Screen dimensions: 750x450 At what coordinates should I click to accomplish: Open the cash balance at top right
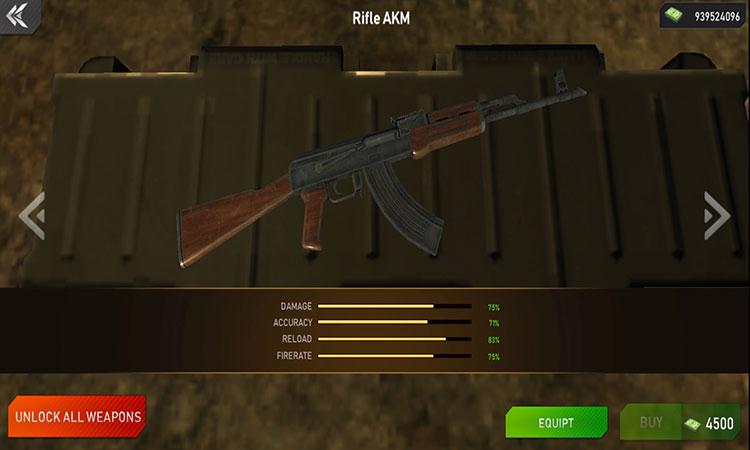tap(703, 15)
